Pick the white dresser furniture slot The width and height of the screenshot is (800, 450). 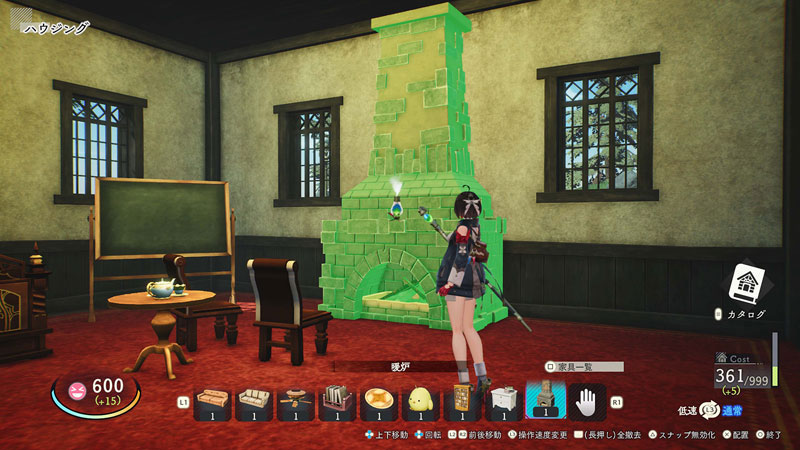click(503, 400)
